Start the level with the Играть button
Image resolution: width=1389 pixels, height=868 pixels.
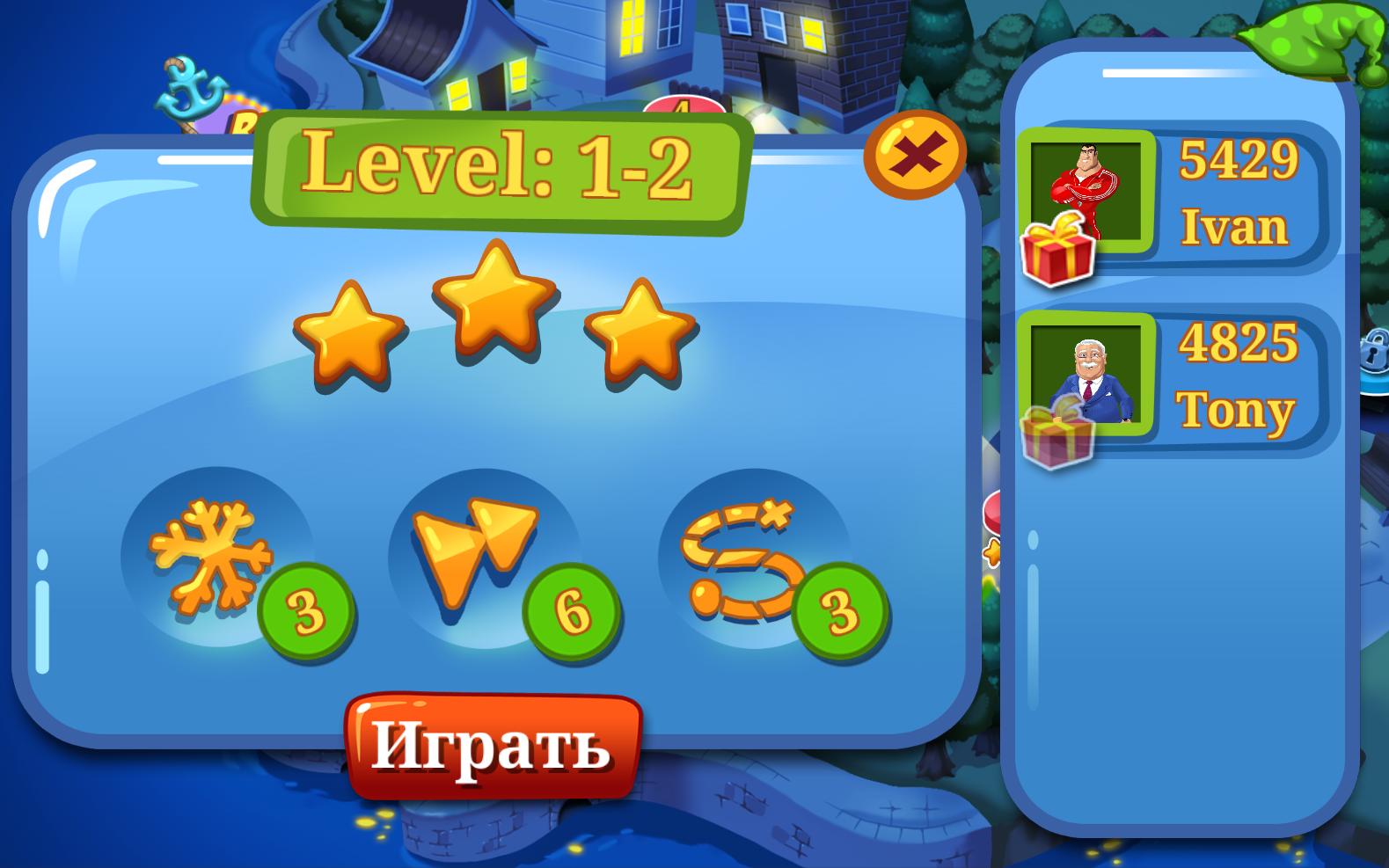tap(493, 746)
